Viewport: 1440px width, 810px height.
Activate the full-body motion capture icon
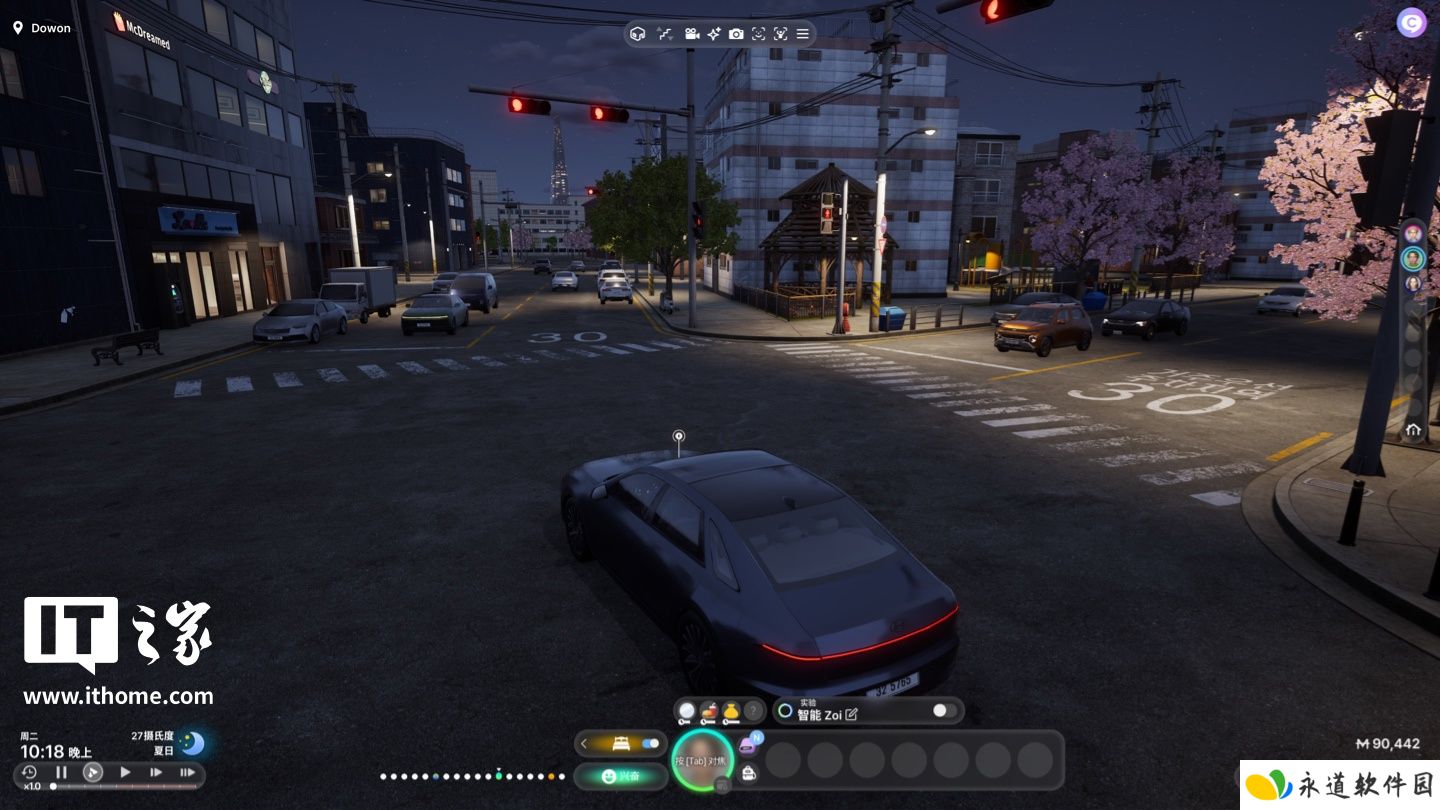[781, 34]
